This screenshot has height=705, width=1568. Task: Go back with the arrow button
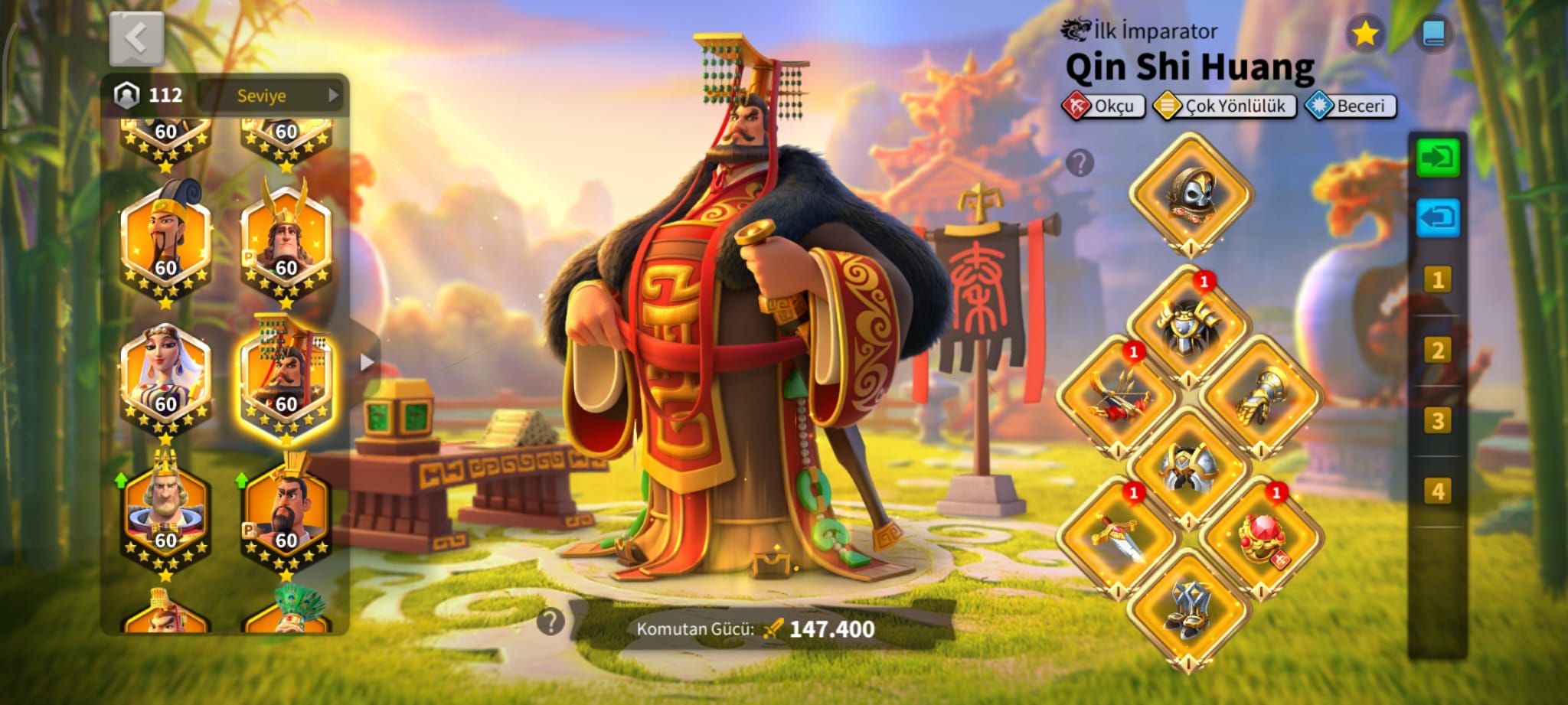(136, 38)
